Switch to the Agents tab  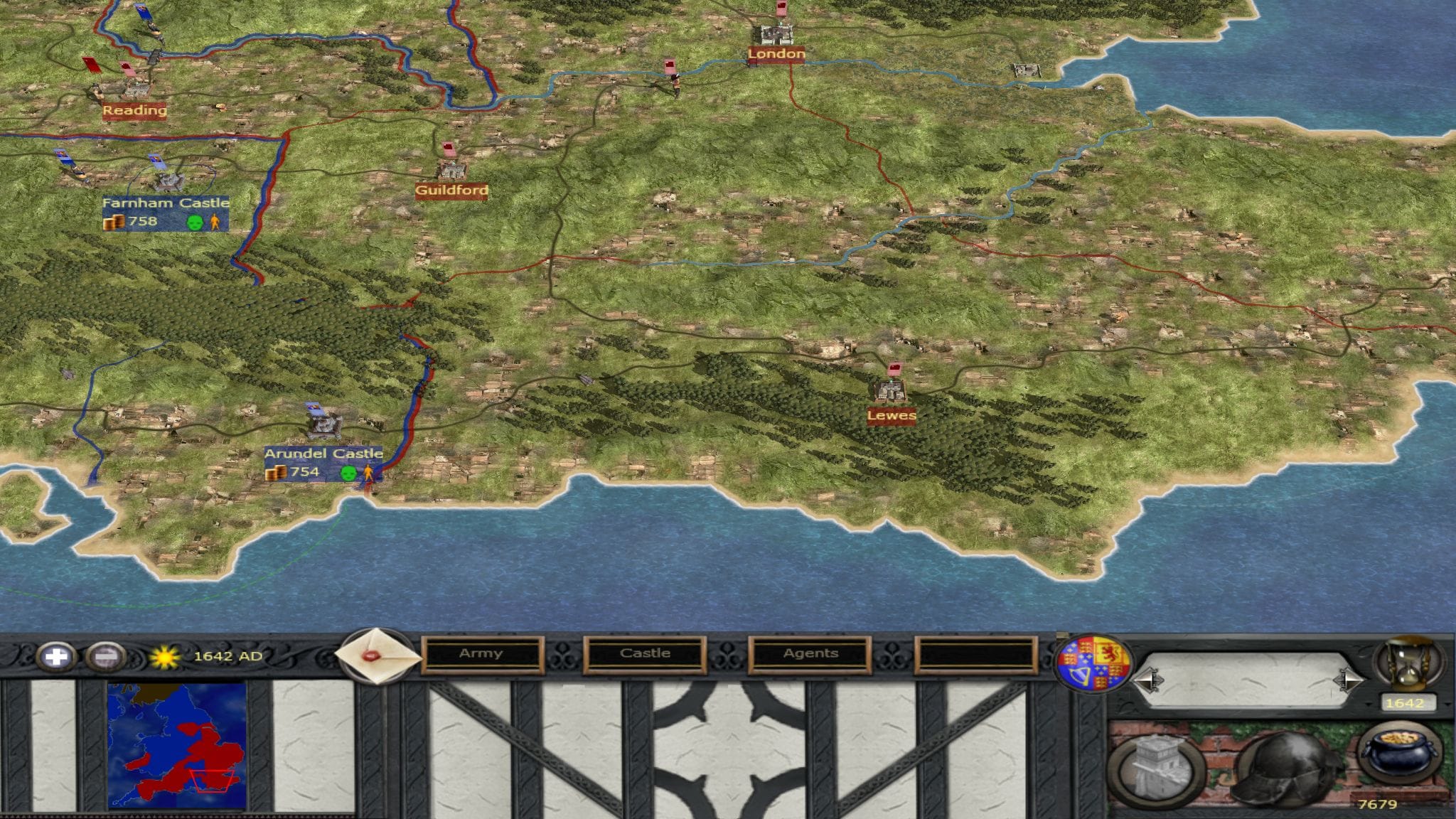pos(810,653)
